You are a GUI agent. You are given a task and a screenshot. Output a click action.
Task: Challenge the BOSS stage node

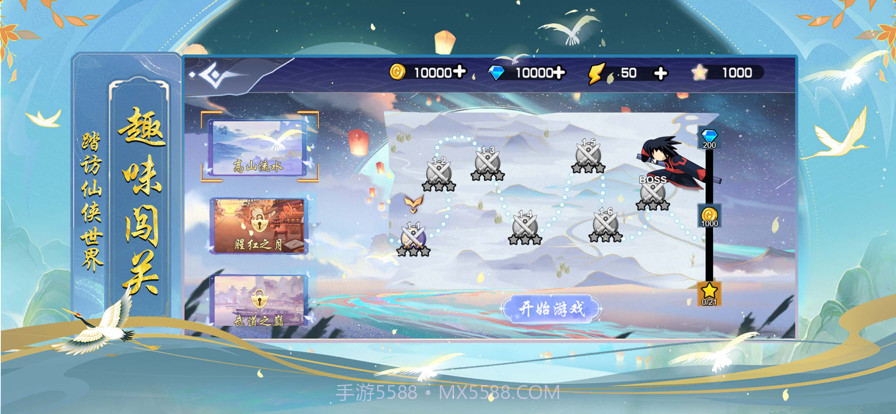[653, 192]
